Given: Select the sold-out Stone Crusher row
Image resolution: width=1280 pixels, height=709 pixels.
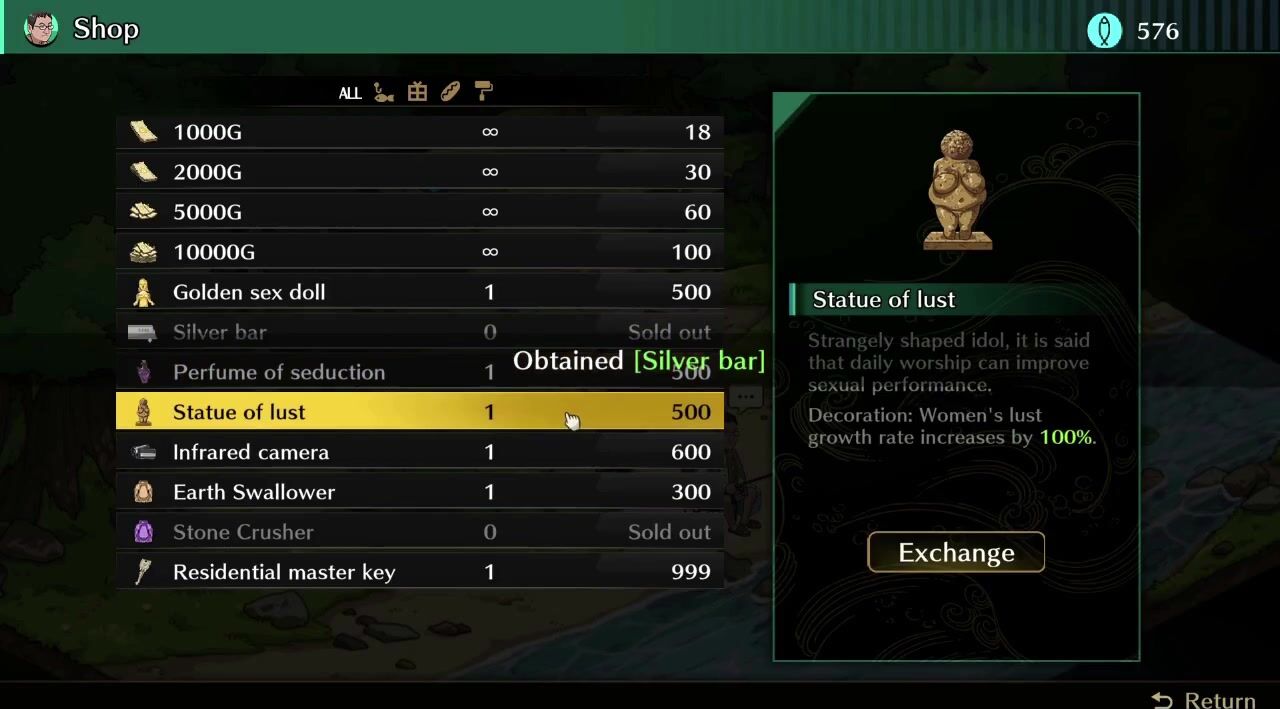Looking at the screenshot, I should click(x=420, y=532).
